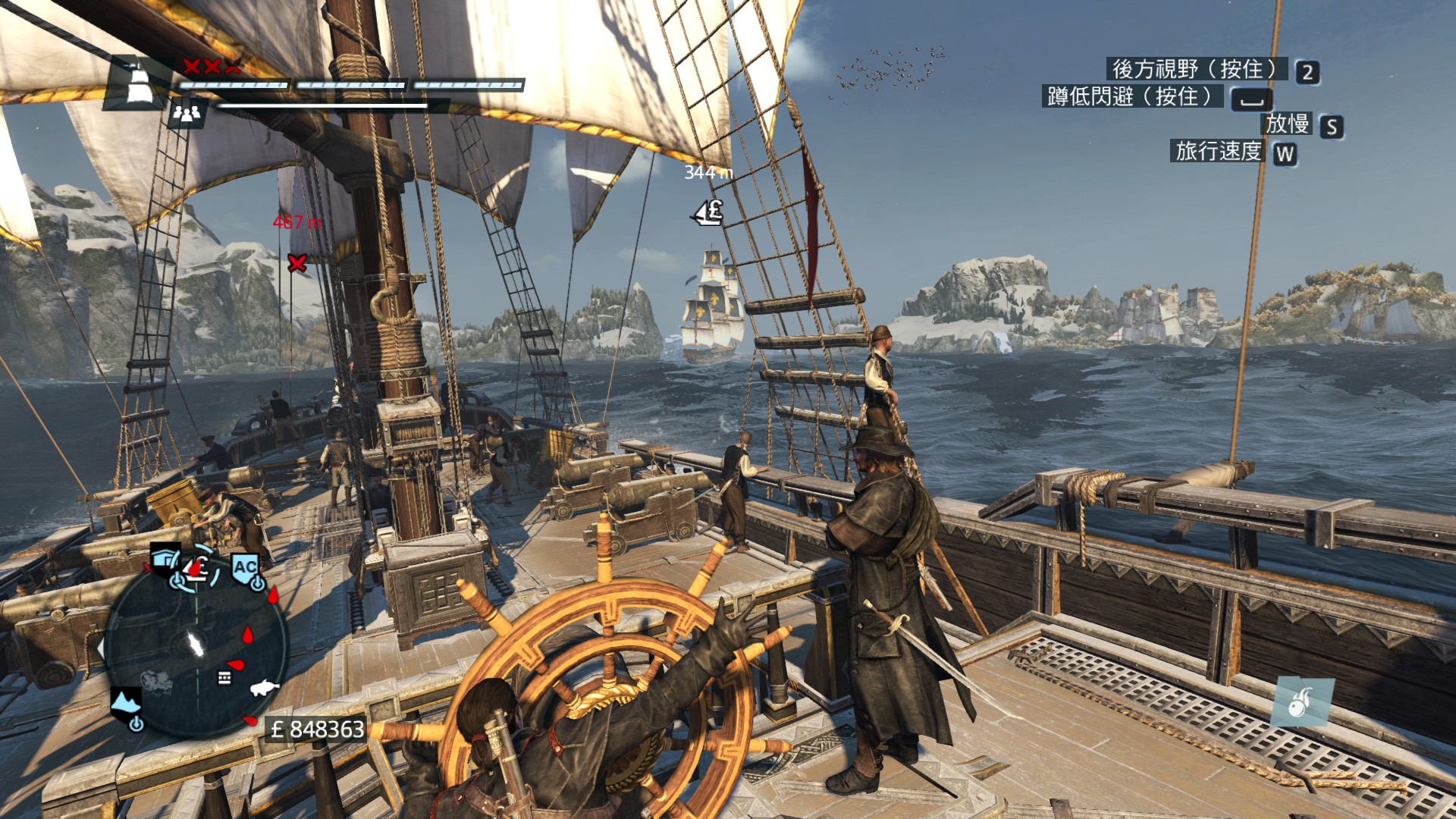Viewport: 1456px width, 819px height.
Task: Select the red X waypoint marker
Action: pos(297,263)
